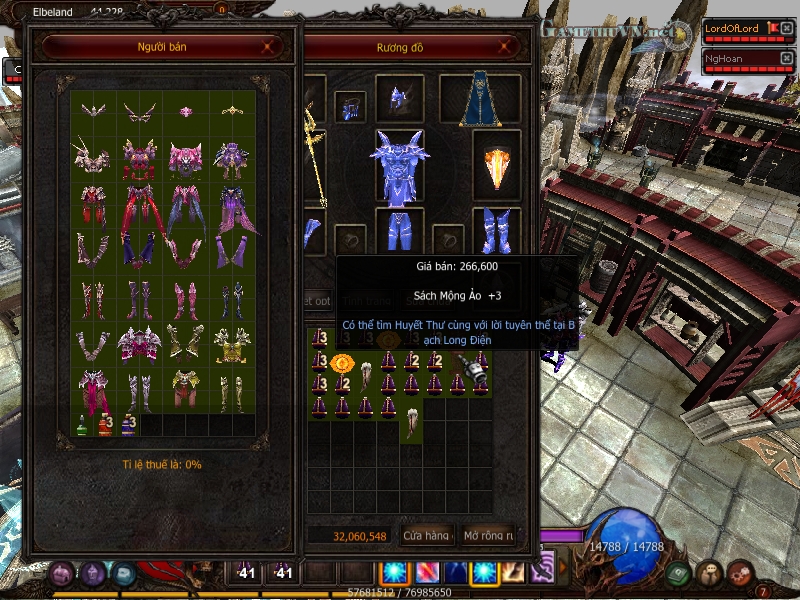Open the Cửa hàng shop button
This screenshot has height=600, width=800.
pyautogui.click(x=427, y=536)
